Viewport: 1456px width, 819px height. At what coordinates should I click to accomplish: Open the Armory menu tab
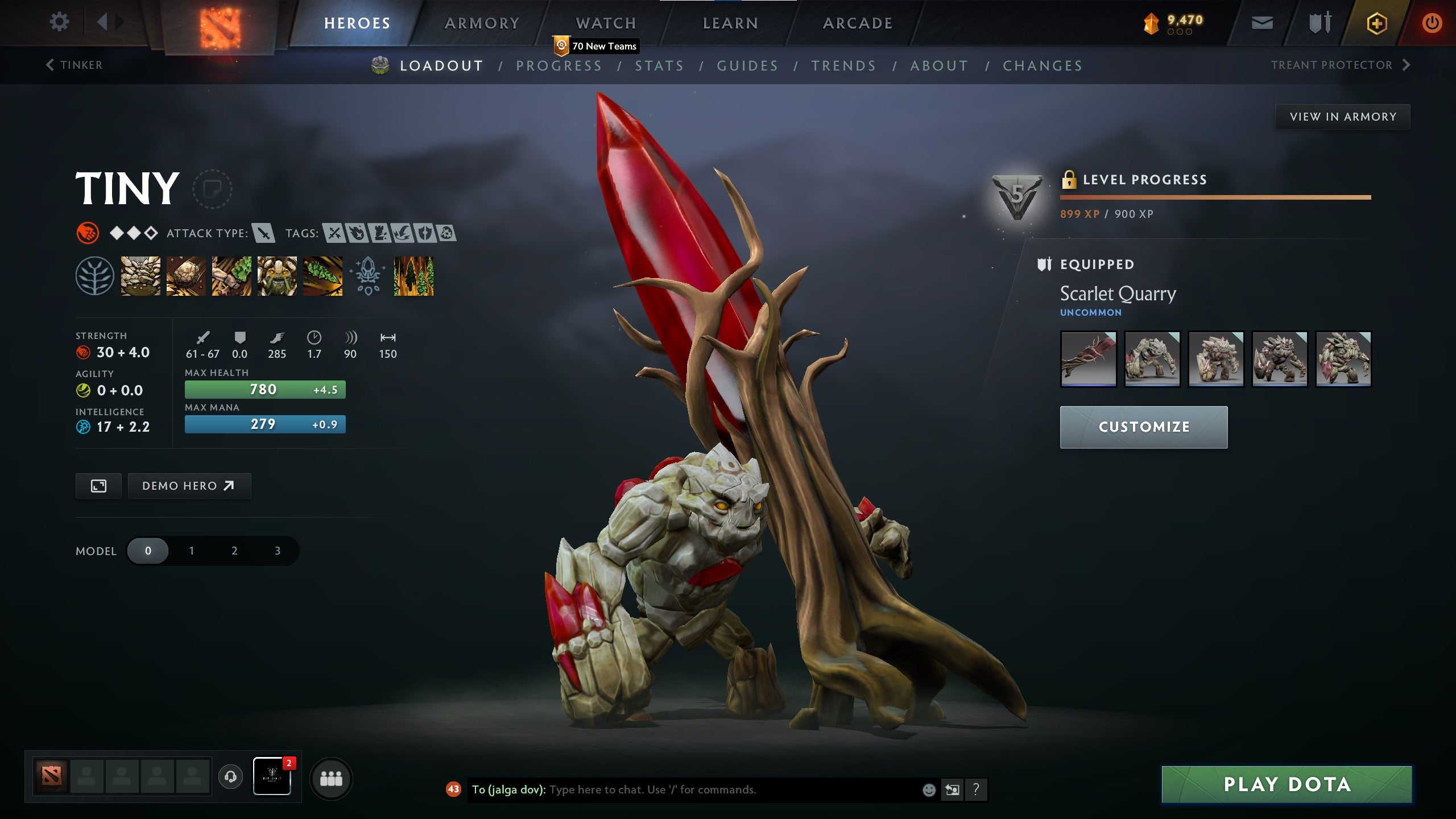pyautogui.click(x=482, y=23)
